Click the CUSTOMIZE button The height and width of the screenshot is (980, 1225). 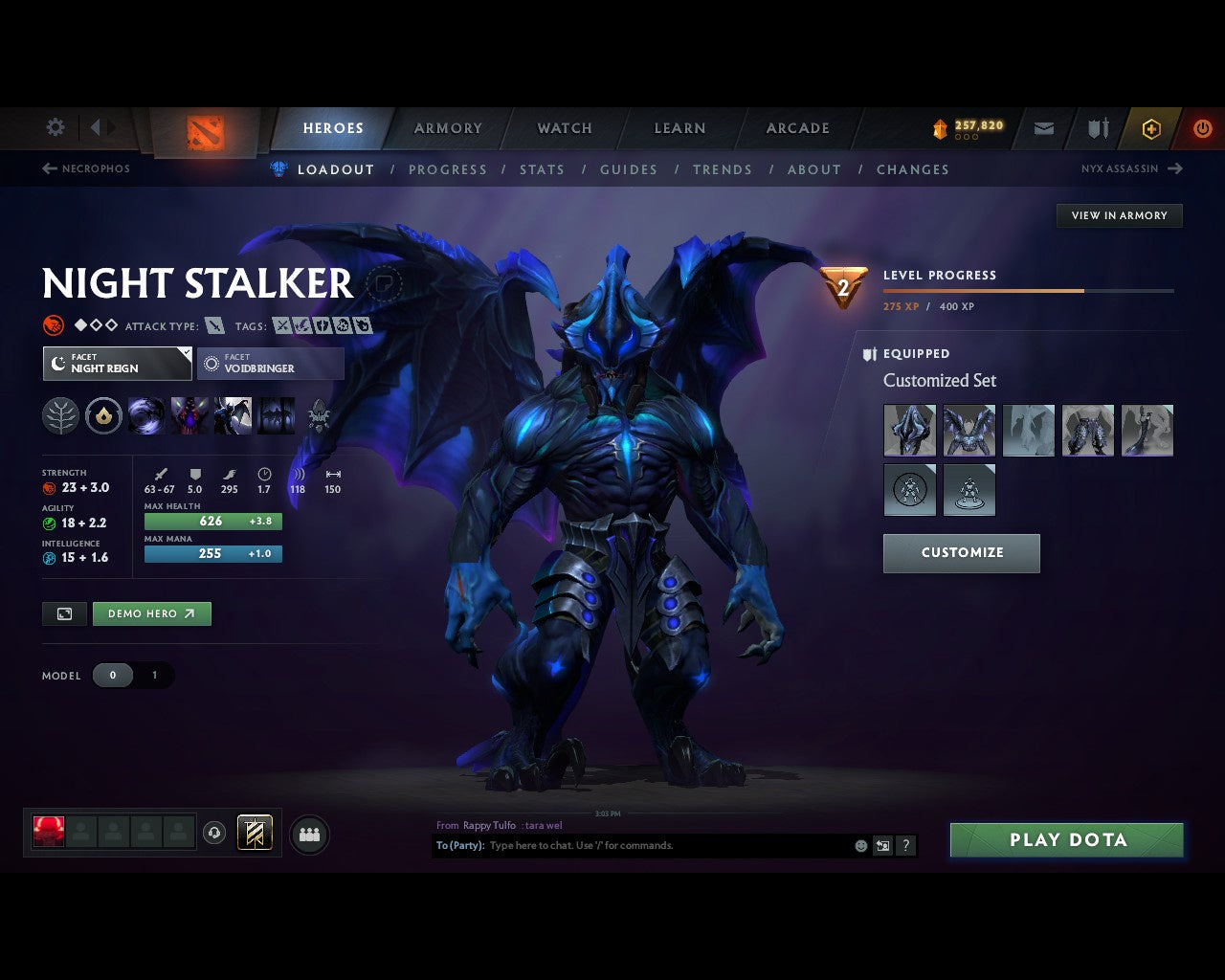click(x=961, y=552)
